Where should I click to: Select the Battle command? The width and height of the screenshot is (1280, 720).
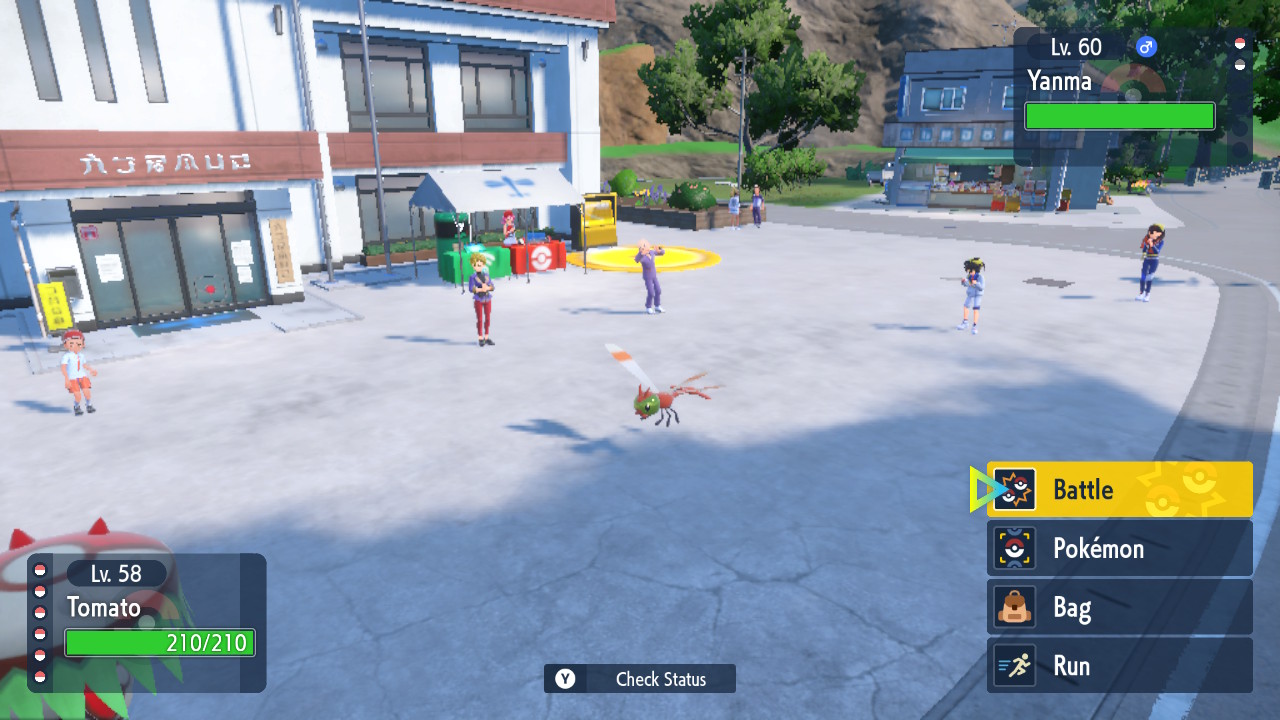(1119, 489)
